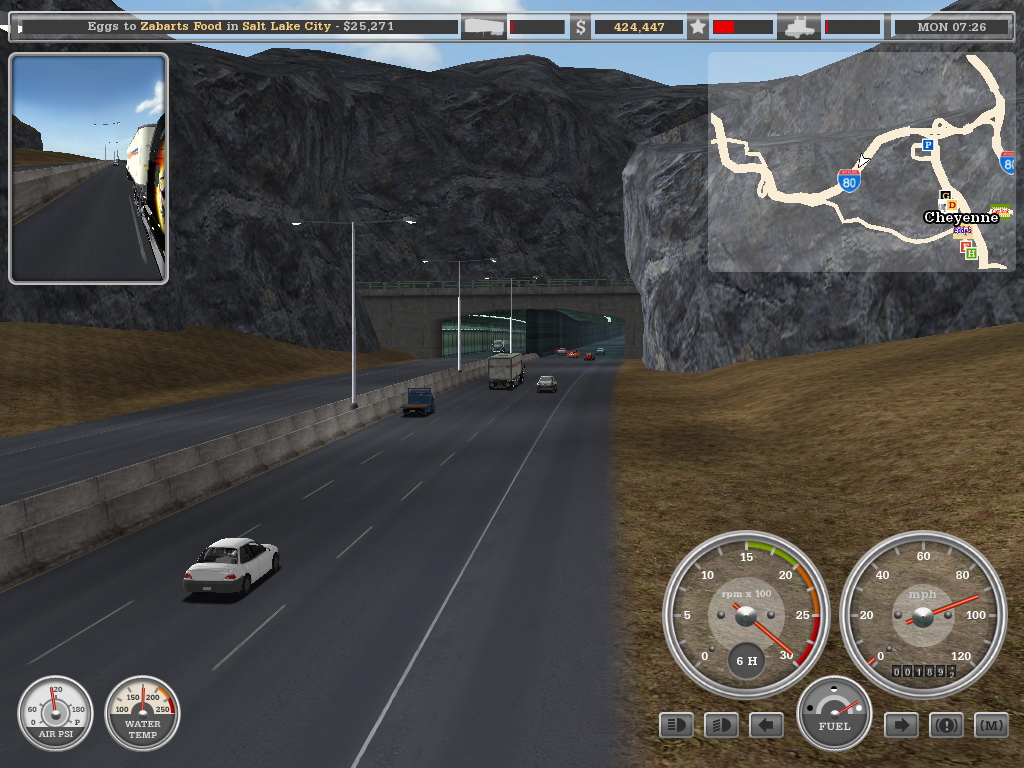Click the dollar sign money icon

(581, 27)
